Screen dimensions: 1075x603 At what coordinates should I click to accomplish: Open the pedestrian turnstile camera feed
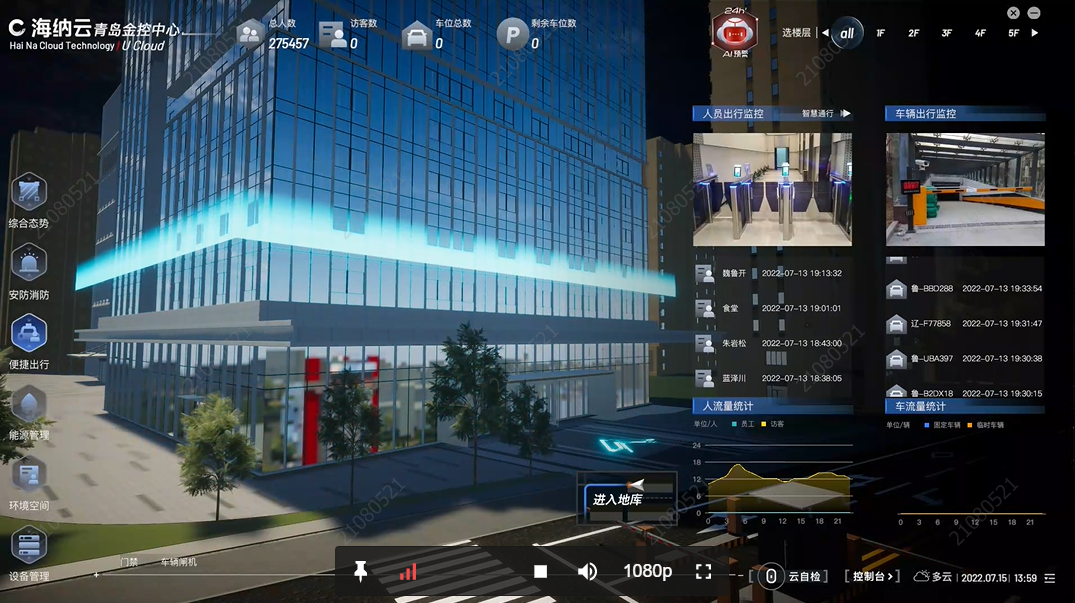click(x=772, y=189)
